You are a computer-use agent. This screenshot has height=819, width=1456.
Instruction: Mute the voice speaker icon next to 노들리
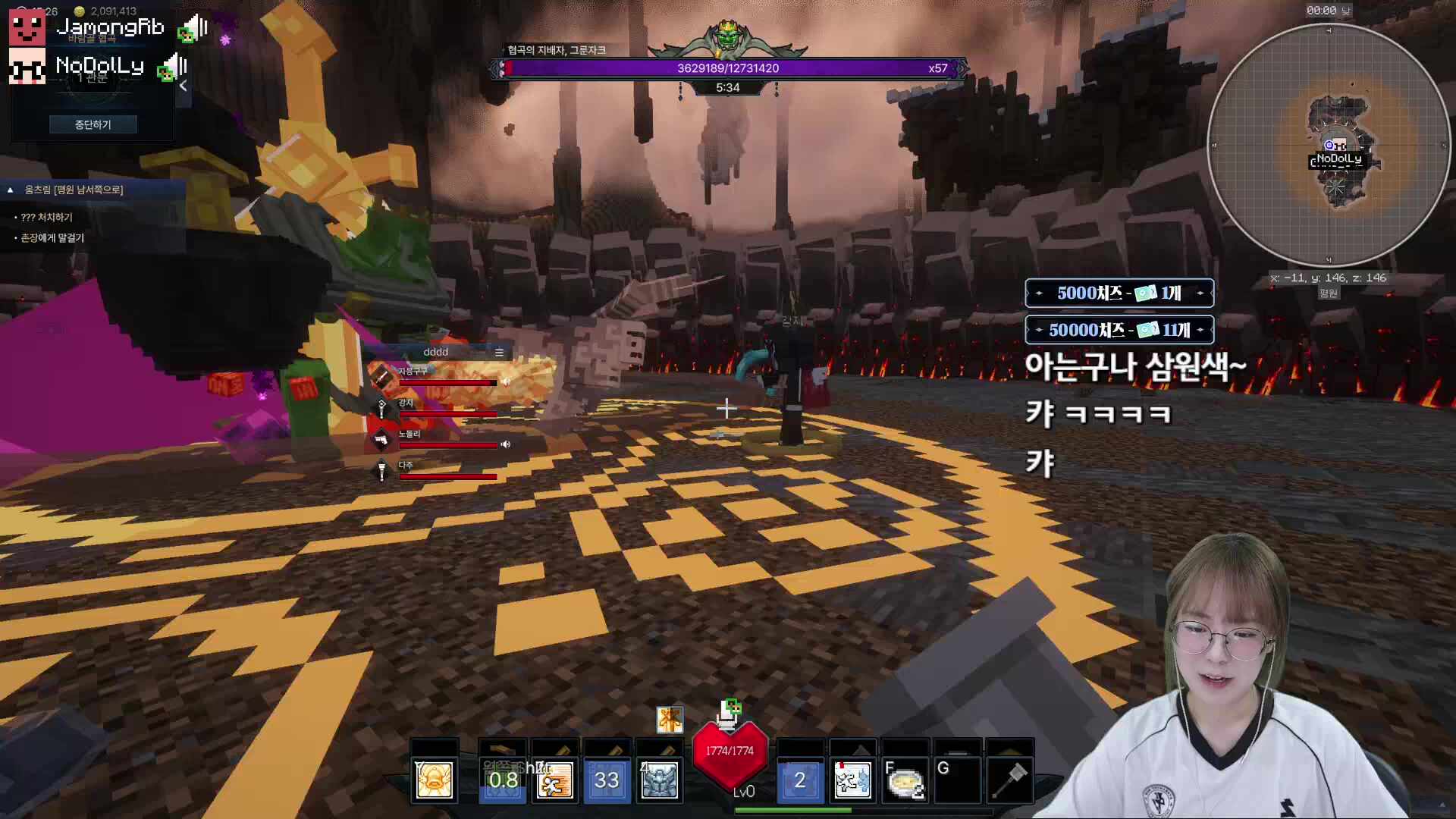(x=507, y=444)
